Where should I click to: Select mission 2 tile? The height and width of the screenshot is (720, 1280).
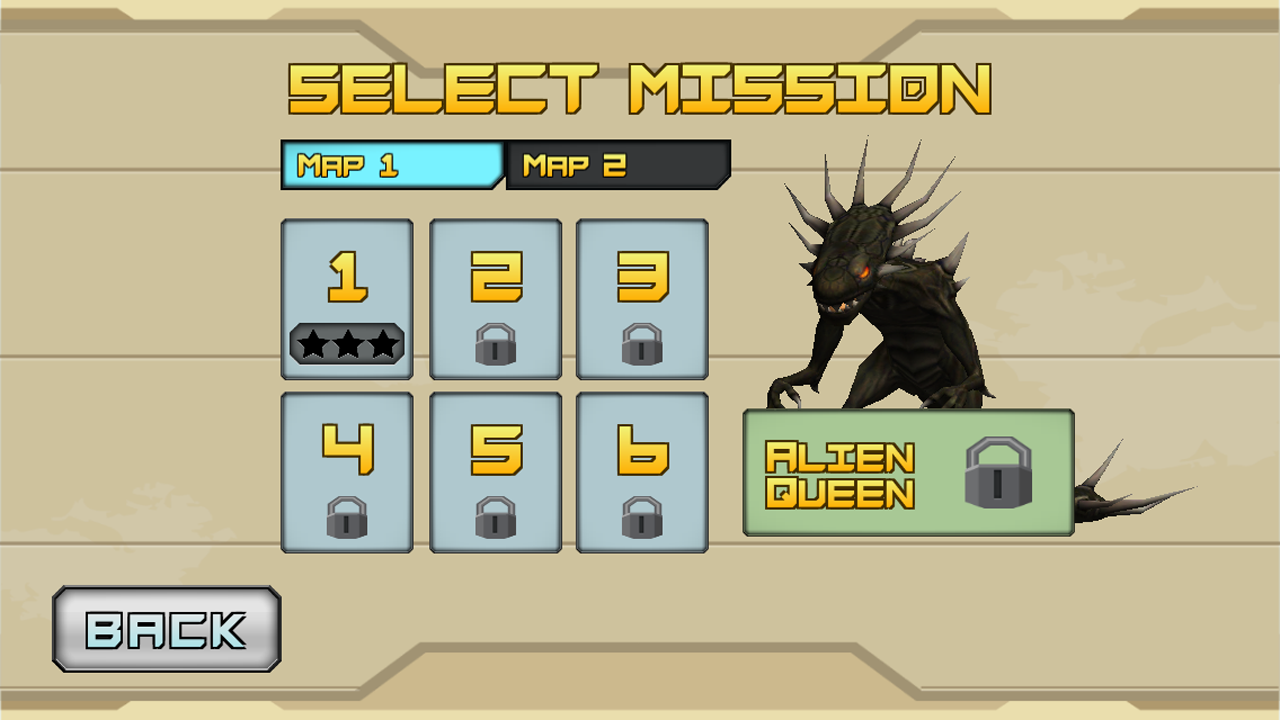(x=494, y=297)
